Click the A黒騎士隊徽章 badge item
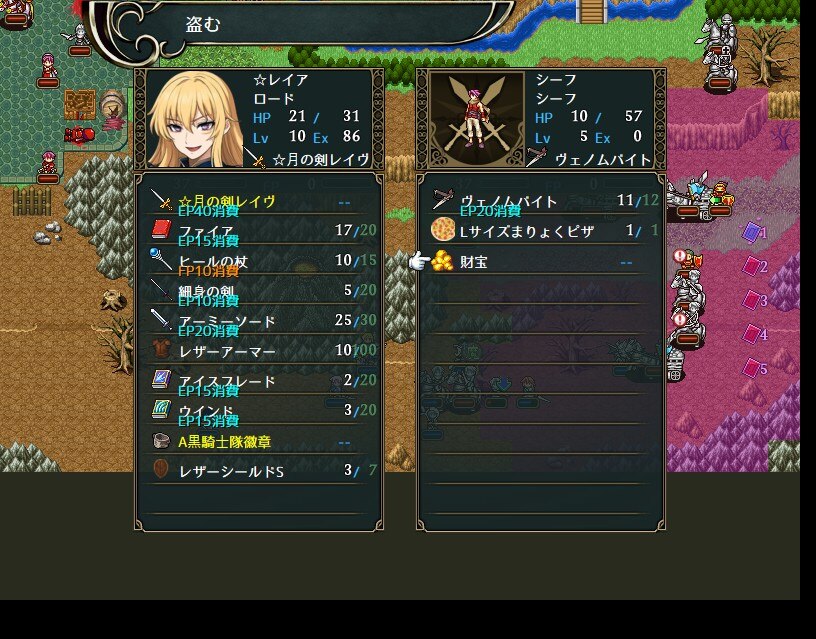The image size is (816, 639). click(258, 441)
